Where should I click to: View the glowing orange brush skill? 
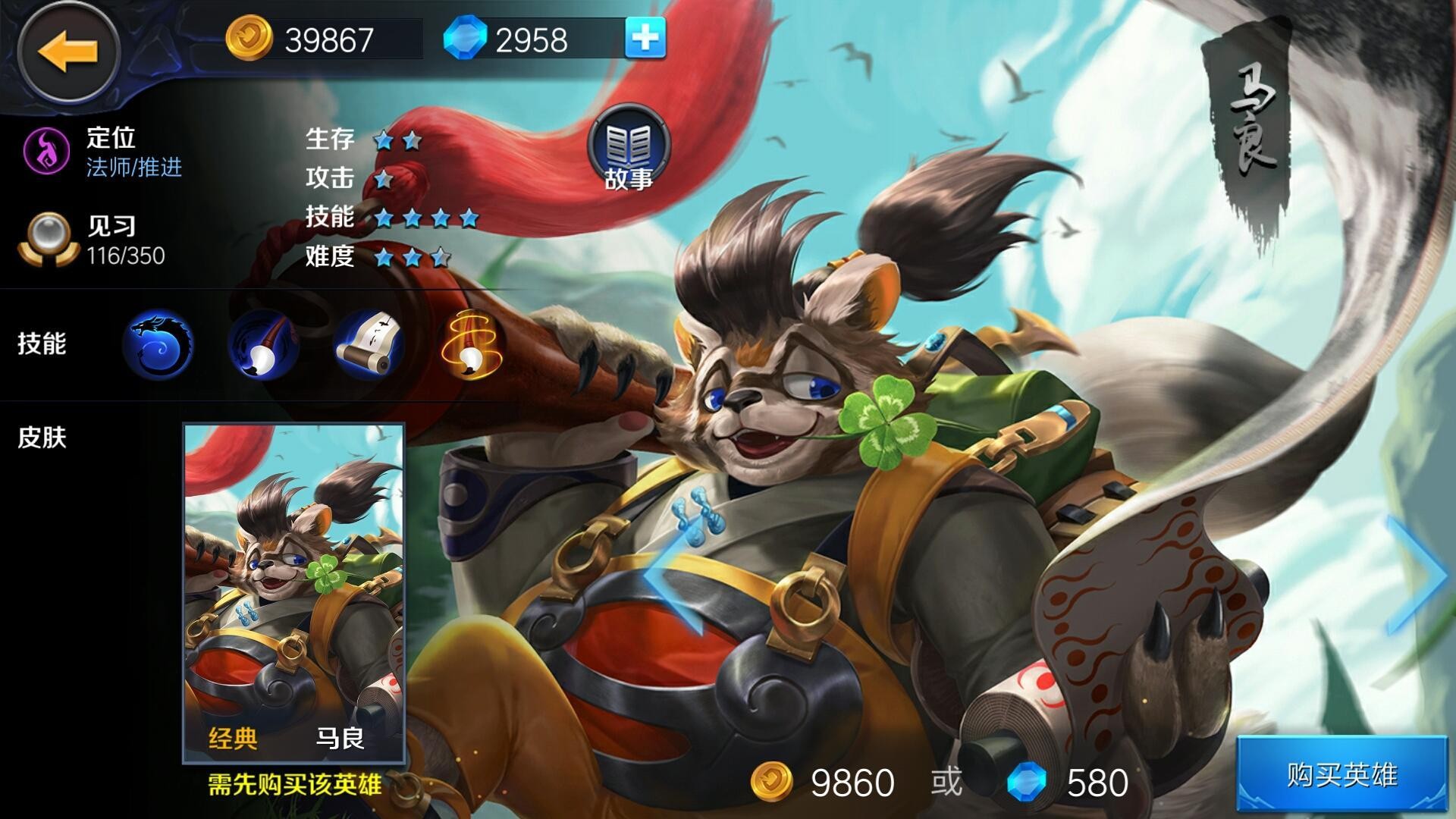coord(472,345)
